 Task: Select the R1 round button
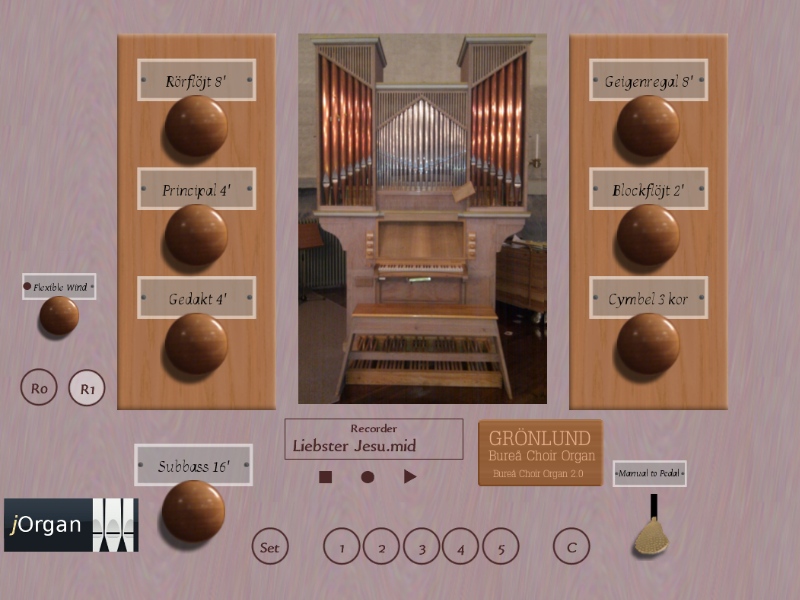click(x=87, y=388)
